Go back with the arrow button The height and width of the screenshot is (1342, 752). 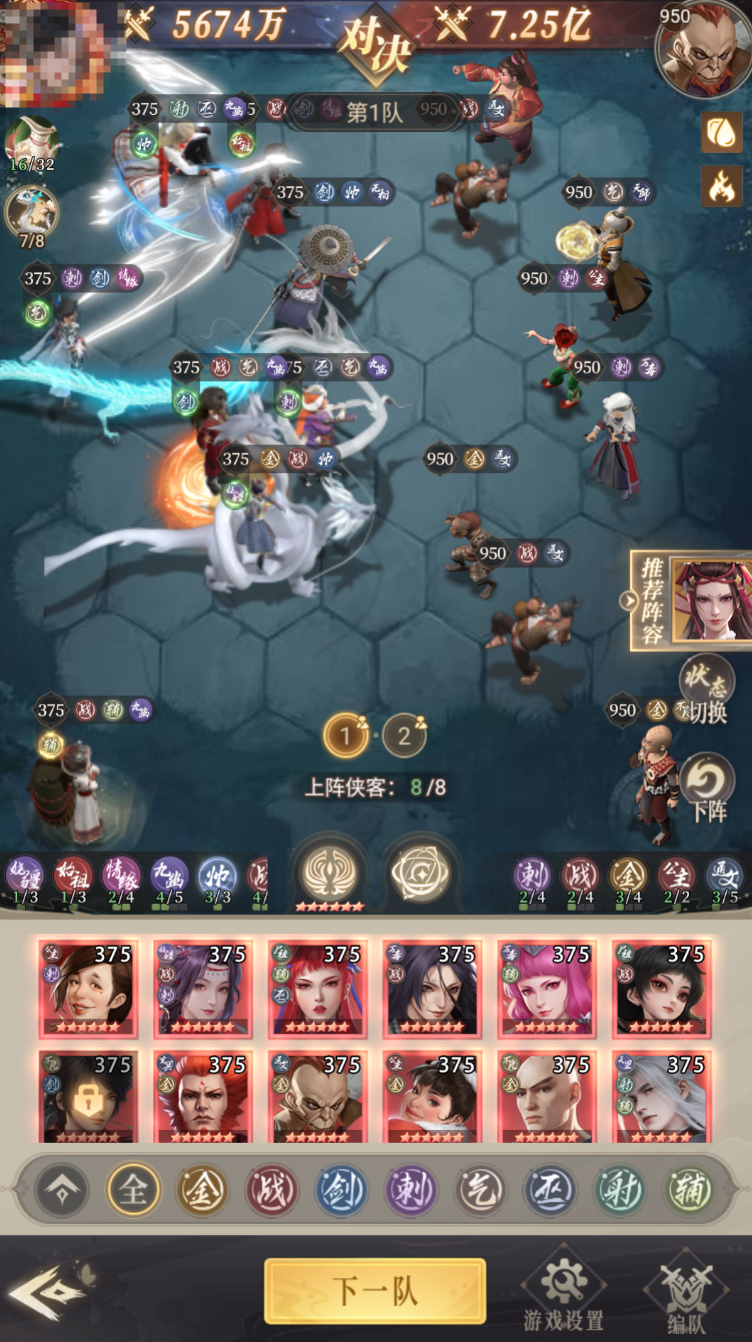click(47, 1291)
